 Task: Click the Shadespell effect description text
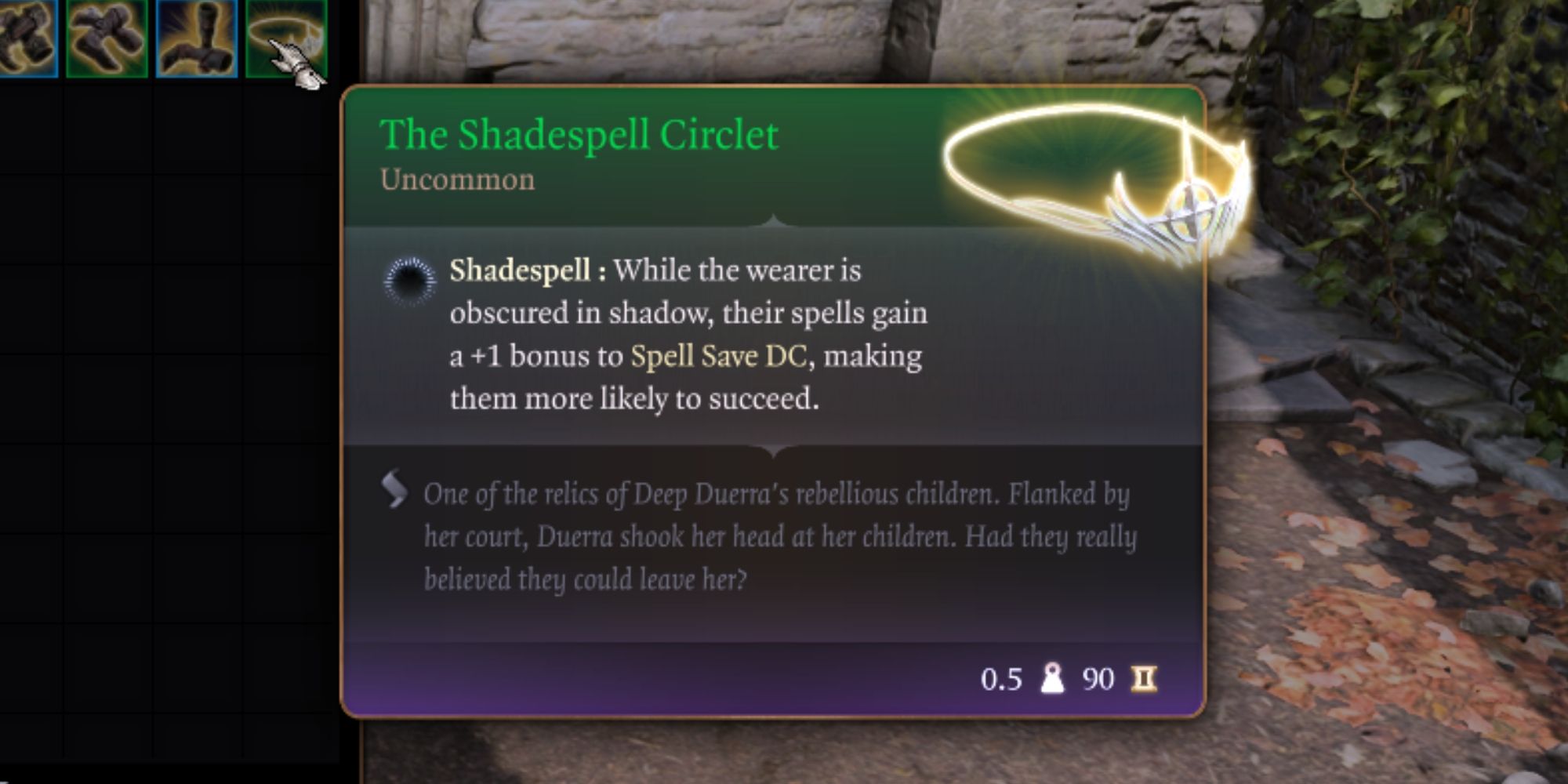tap(690, 333)
